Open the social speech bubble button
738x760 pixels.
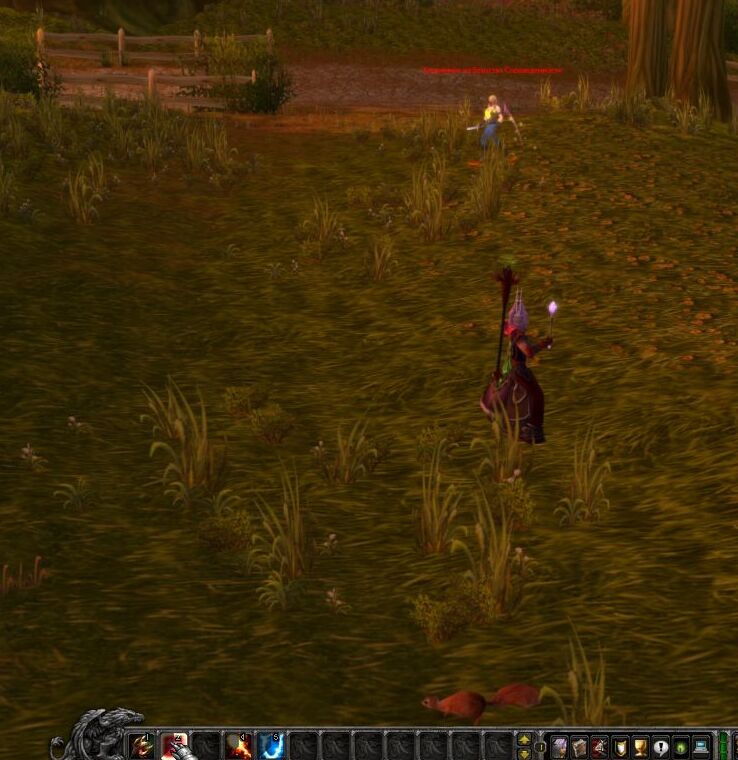pos(660,747)
